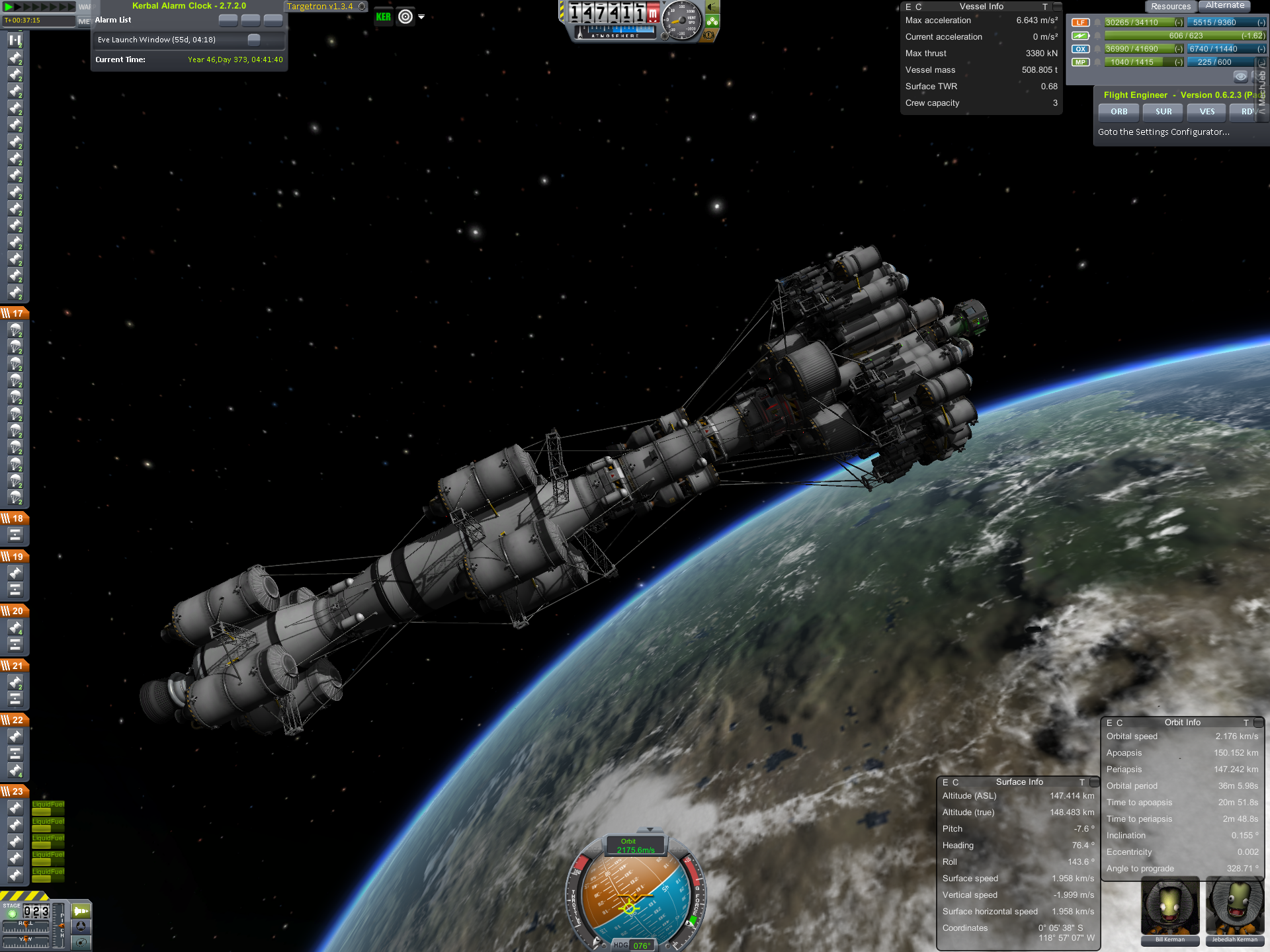Open the green KER toolbar button

[384, 17]
